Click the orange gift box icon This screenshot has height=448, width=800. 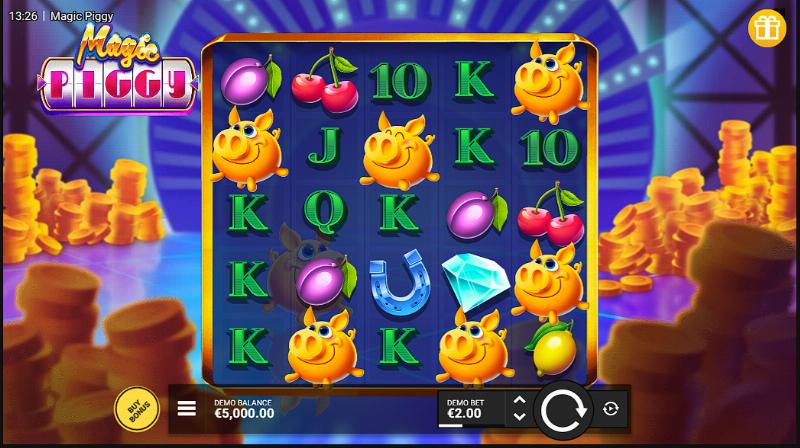[767, 28]
